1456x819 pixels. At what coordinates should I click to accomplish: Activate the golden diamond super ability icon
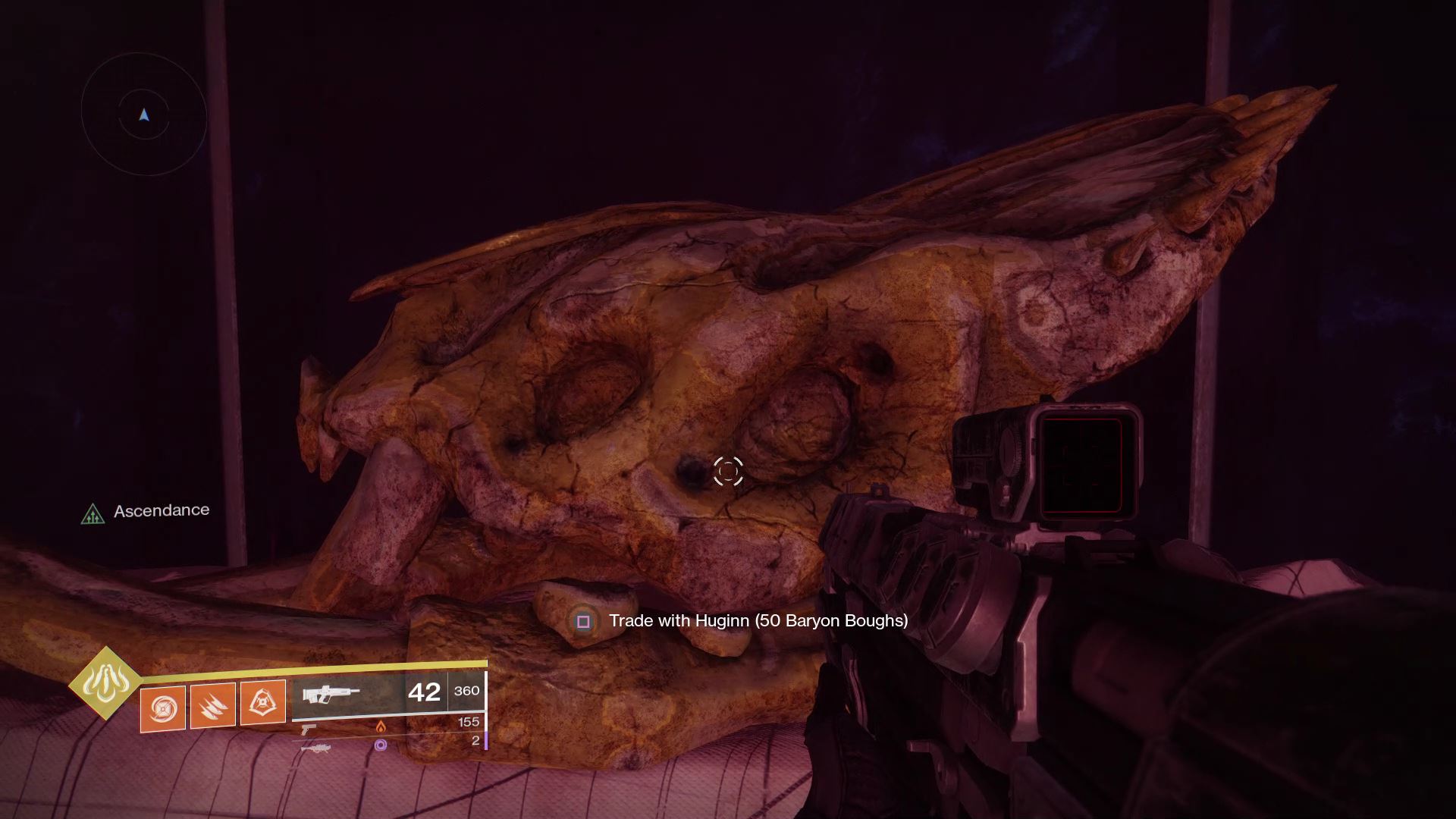click(x=105, y=683)
